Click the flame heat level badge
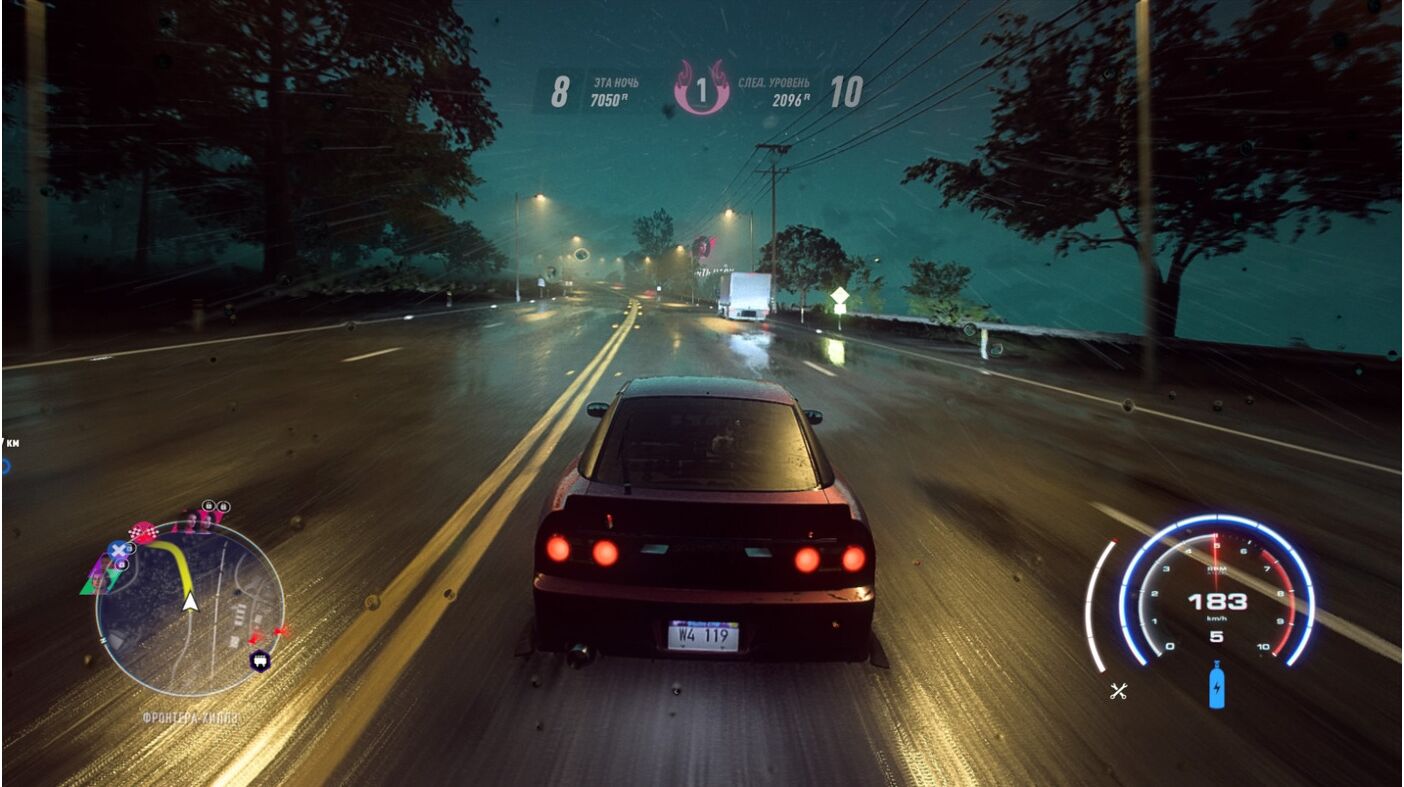Viewport: 1404px width, 787px height. point(701,89)
